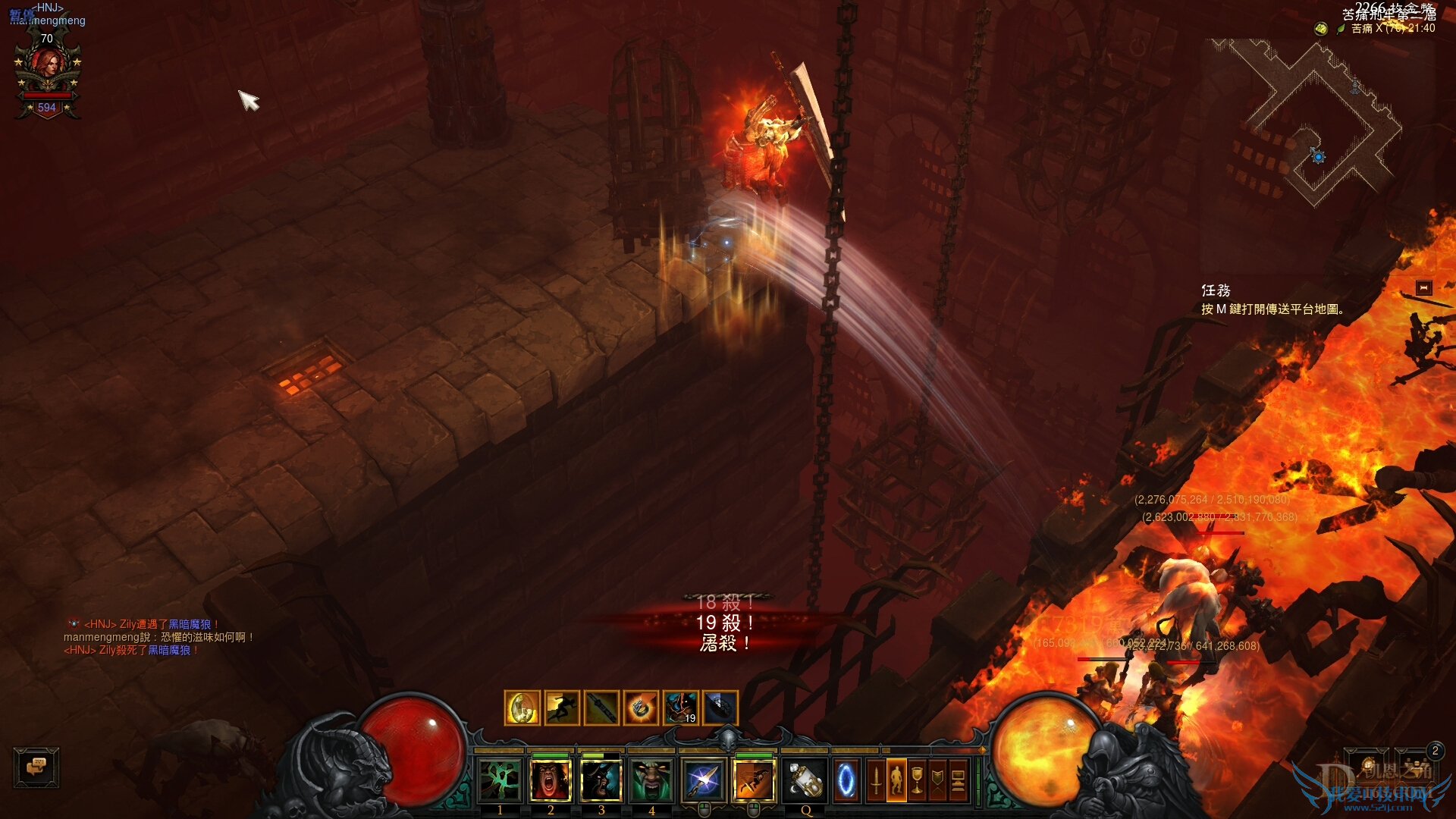Screen dimensions: 1456x819
Task: Collapse the quest tracker with its toggle button
Action: 1423,287
